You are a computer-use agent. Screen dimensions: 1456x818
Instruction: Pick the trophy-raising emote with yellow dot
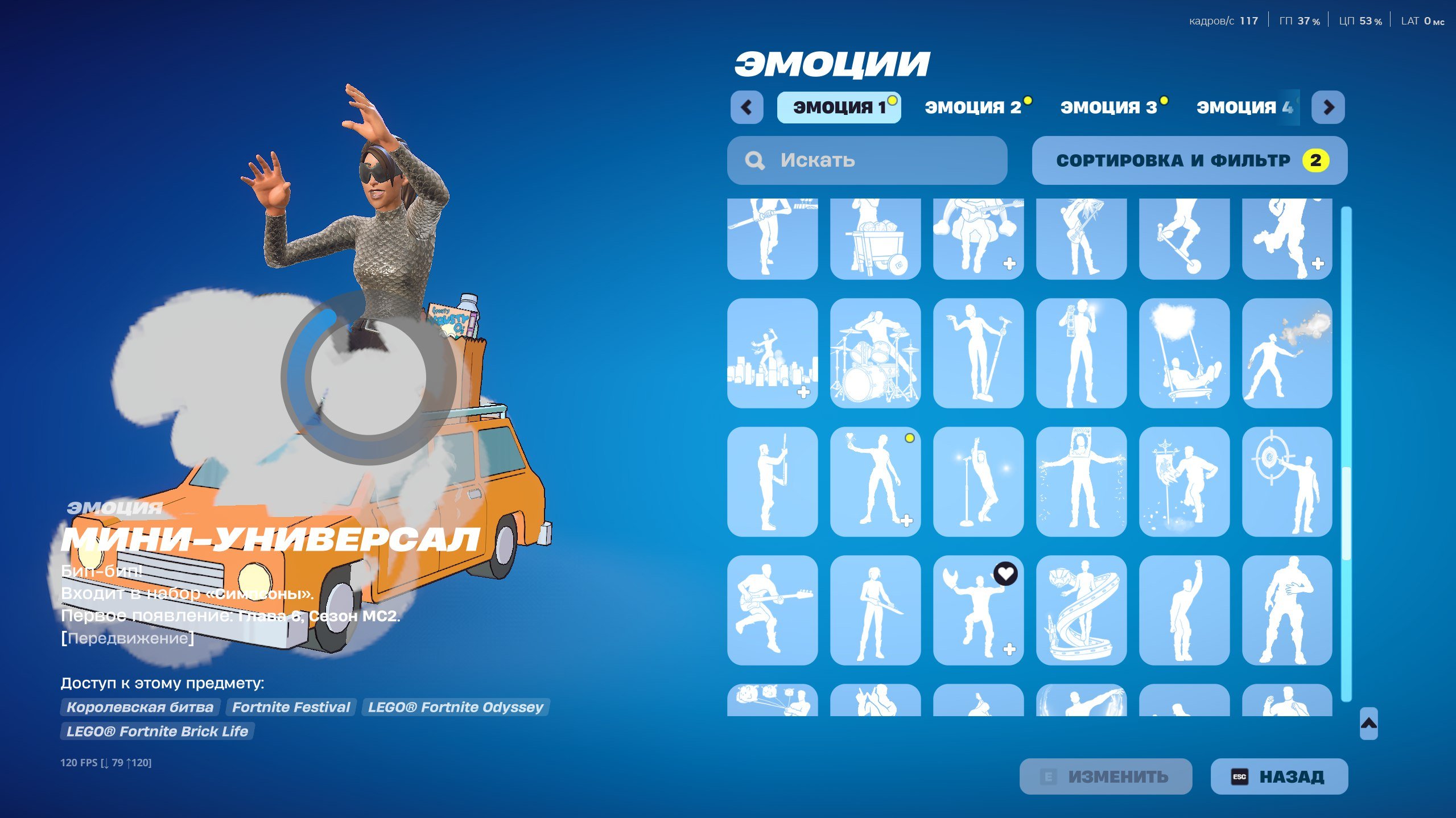[875, 481]
